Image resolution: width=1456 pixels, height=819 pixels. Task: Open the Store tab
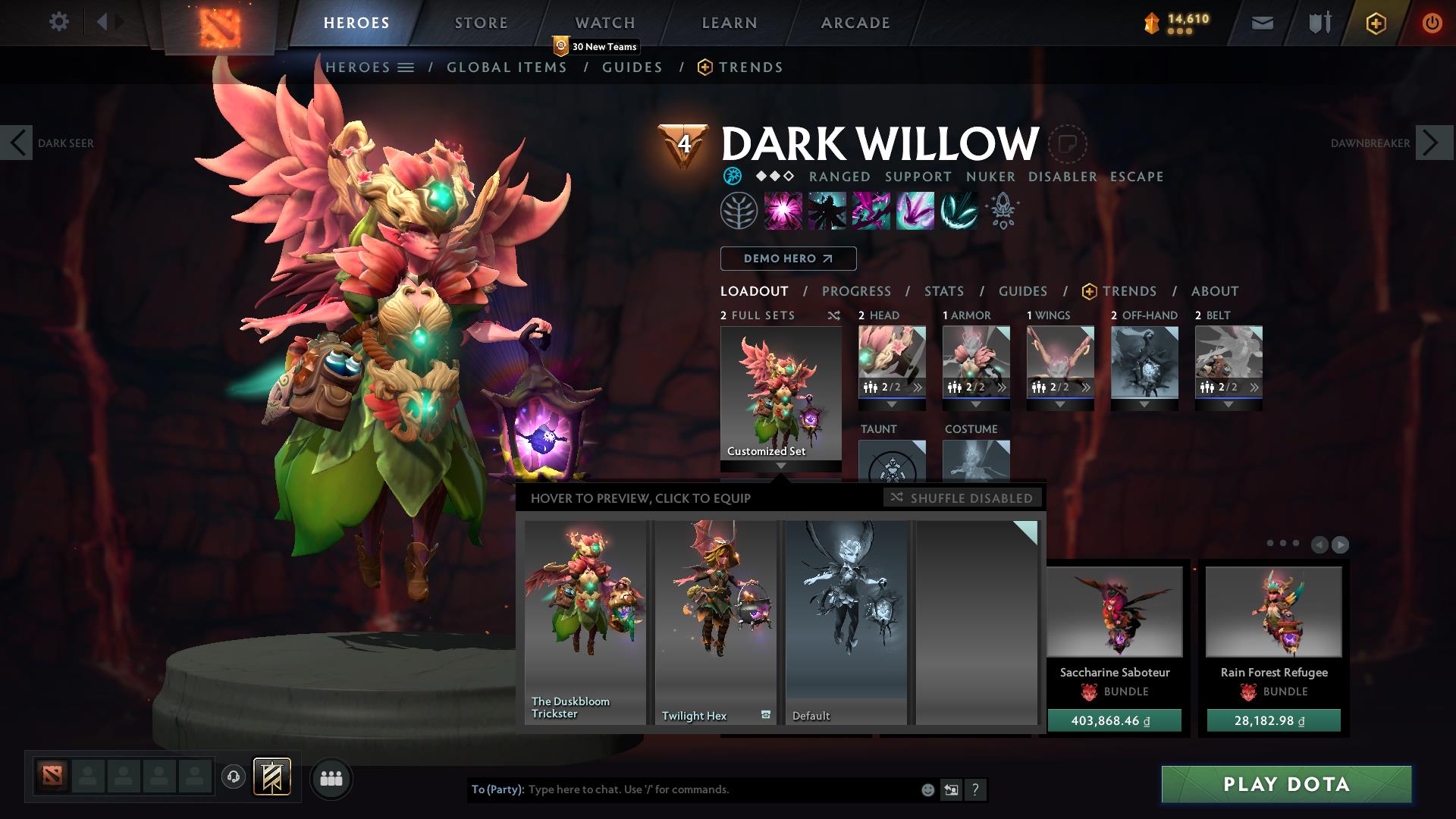[x=481, y=23]
